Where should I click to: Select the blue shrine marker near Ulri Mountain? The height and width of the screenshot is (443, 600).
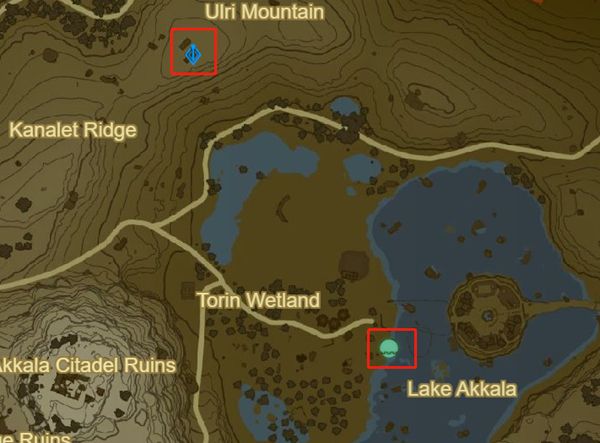click(195, 54)
